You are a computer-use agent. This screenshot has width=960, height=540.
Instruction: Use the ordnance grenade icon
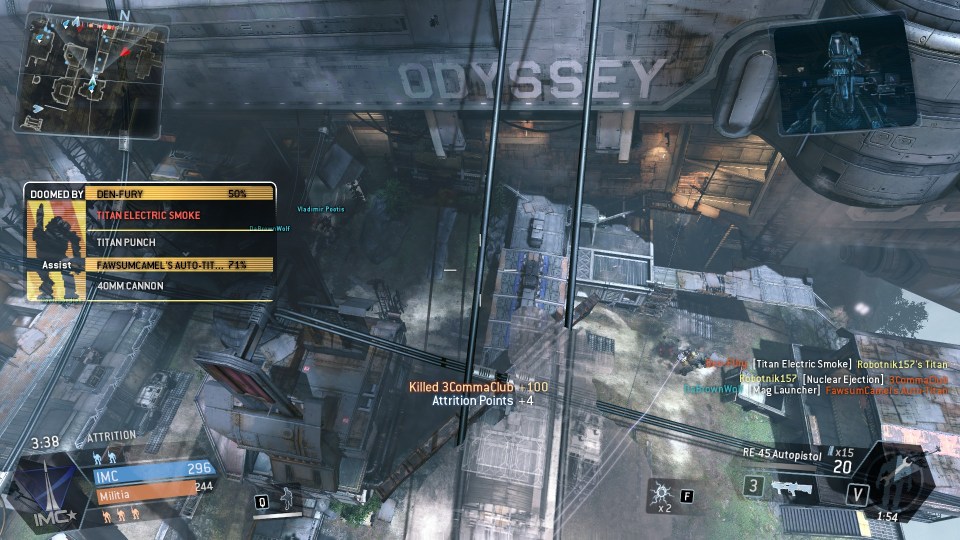(x=662, y=492)
